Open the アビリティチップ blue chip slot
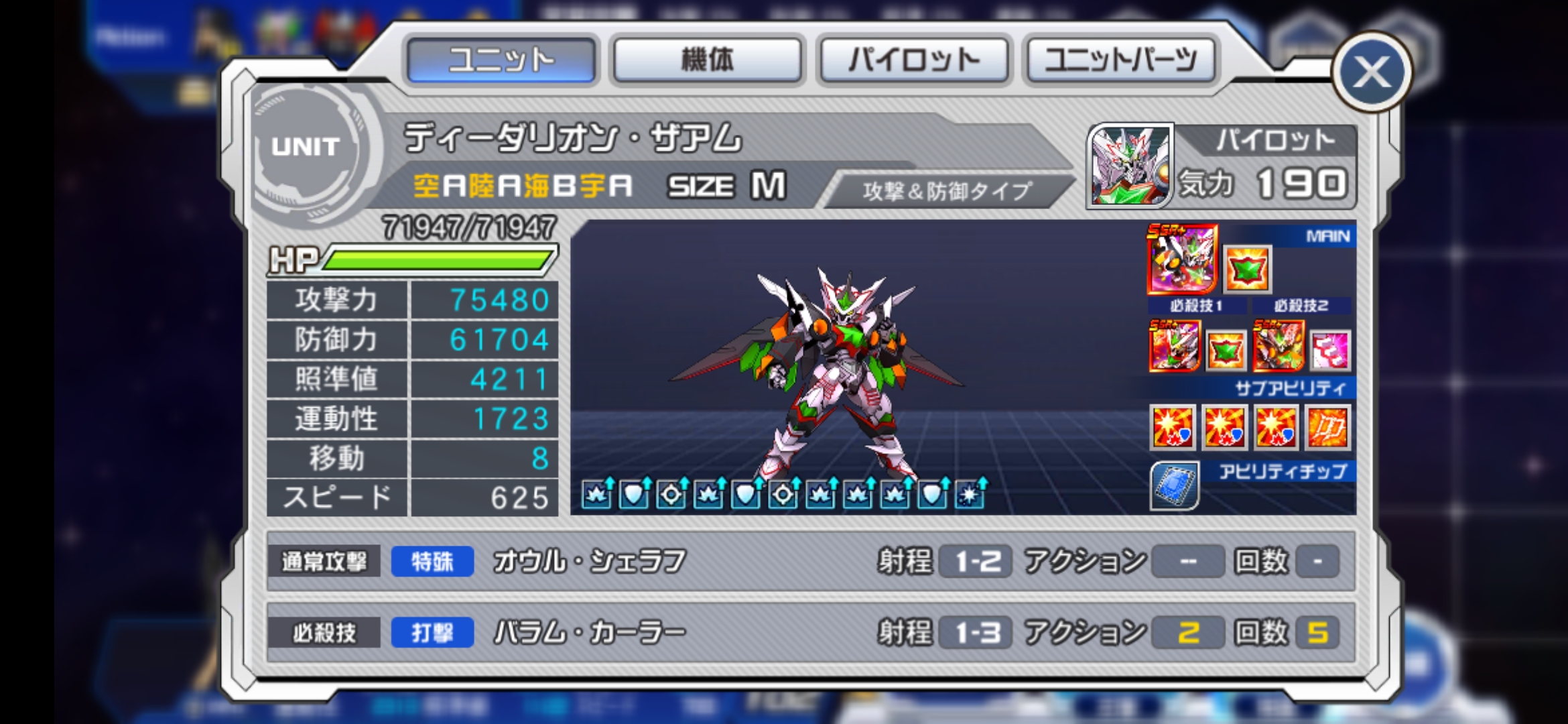Viewport: 1568px width, 724px height. pyautogui.click(x=1175, y=485)
